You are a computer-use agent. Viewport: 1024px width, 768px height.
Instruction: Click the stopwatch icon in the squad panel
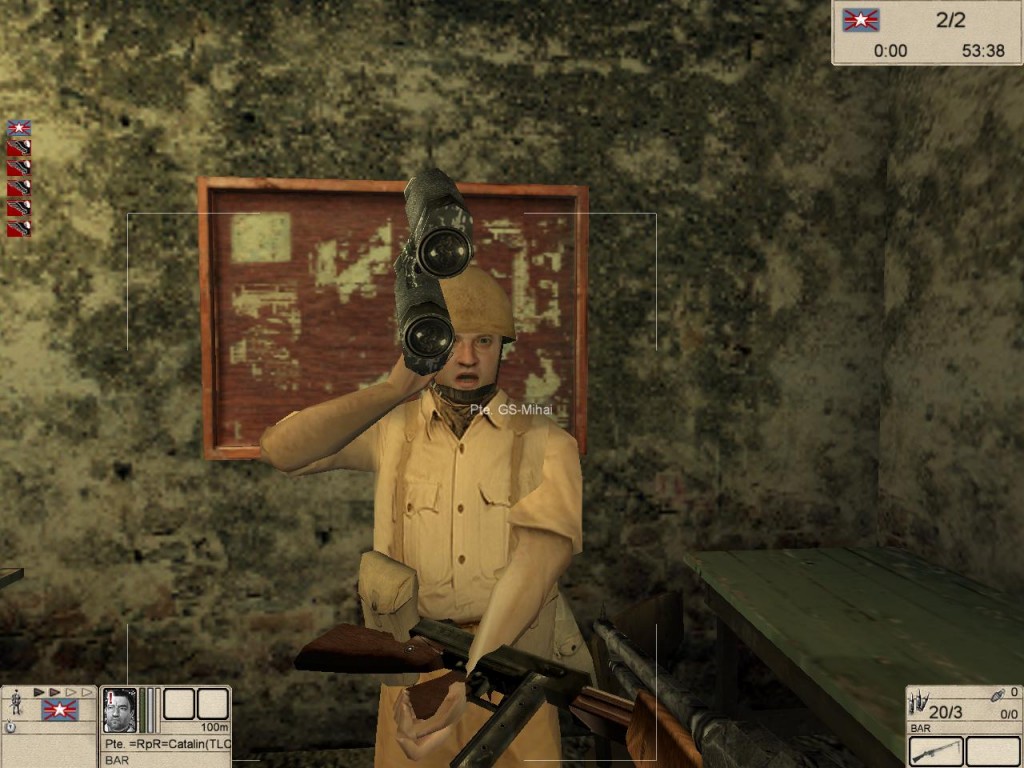coord(10,728)
